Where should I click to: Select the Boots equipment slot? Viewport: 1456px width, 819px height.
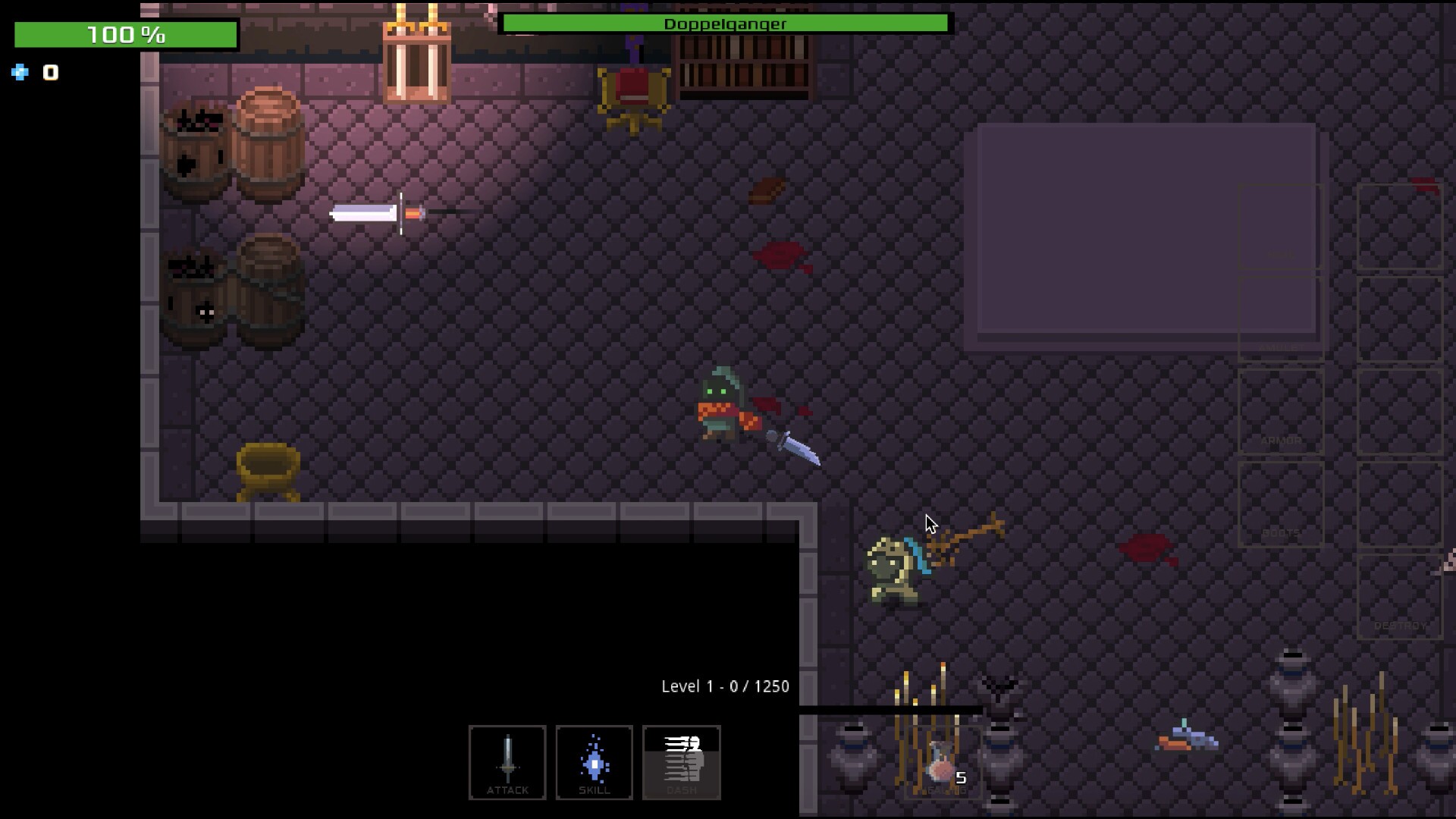[x=1281, y=504]
